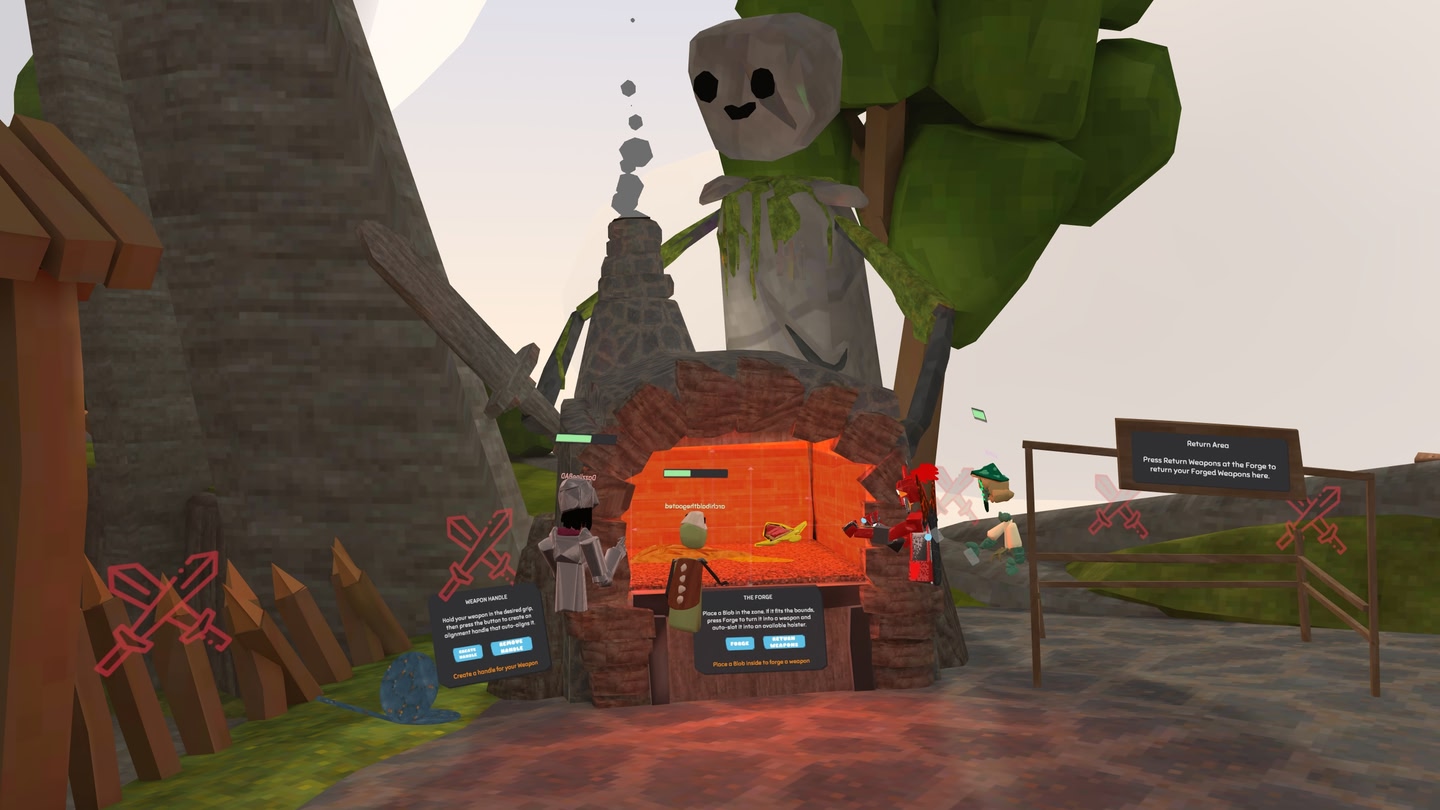The height and width of the screenshot is (810, 1440).
Task: Toggle the Remove Handle option
Action: click(512, 645)
